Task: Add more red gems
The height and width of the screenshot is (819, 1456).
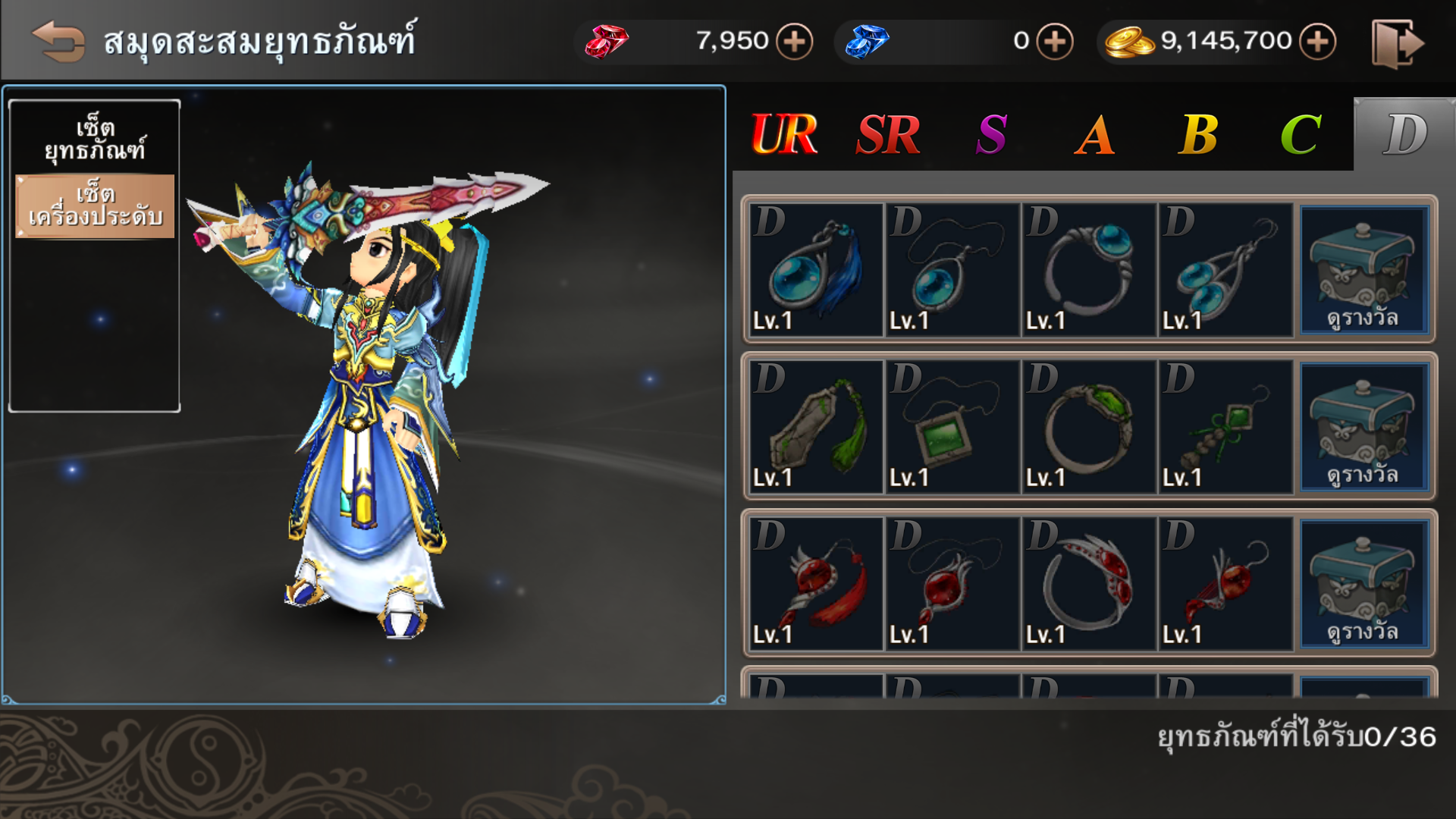Action: [794, 41]
